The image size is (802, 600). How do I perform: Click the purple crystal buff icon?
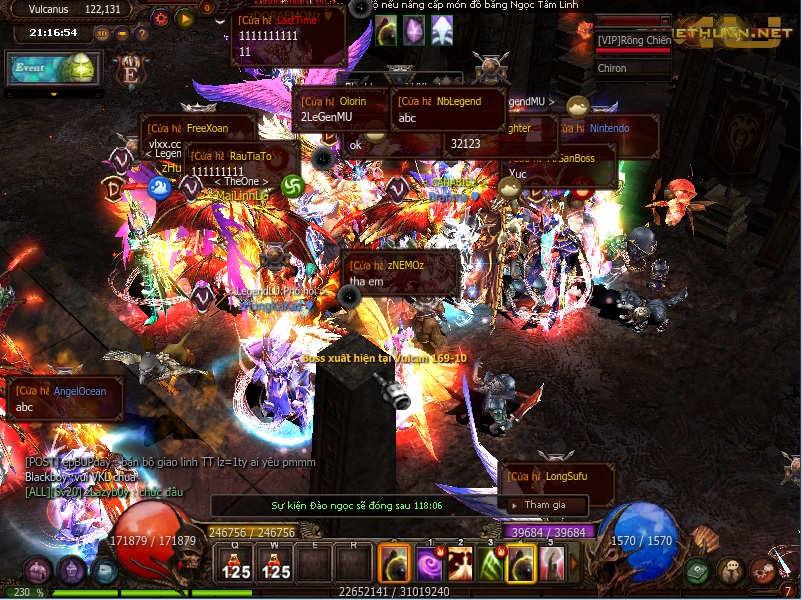coord(413,30)
